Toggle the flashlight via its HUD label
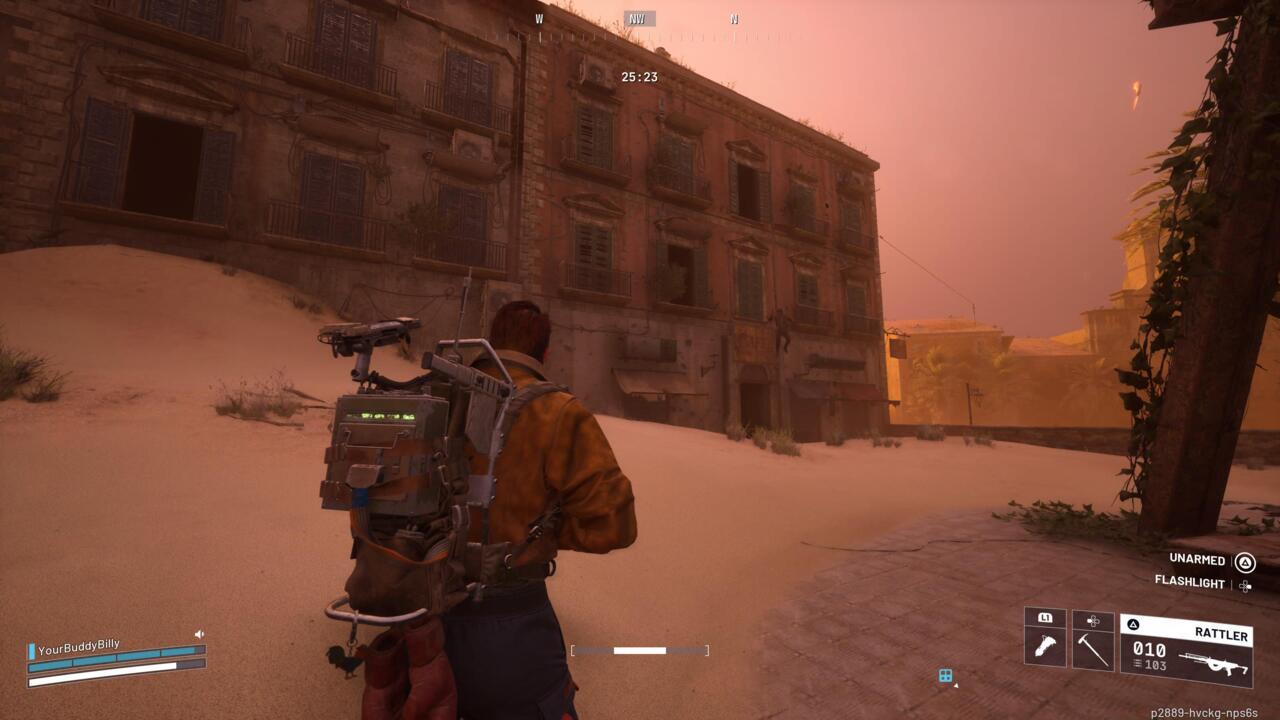 coord(1191,582)
